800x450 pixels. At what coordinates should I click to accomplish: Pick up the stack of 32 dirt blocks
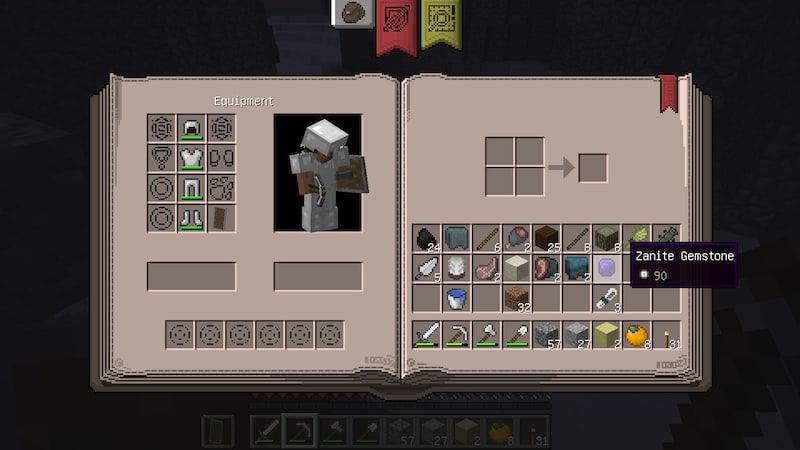tap(517, 298)
